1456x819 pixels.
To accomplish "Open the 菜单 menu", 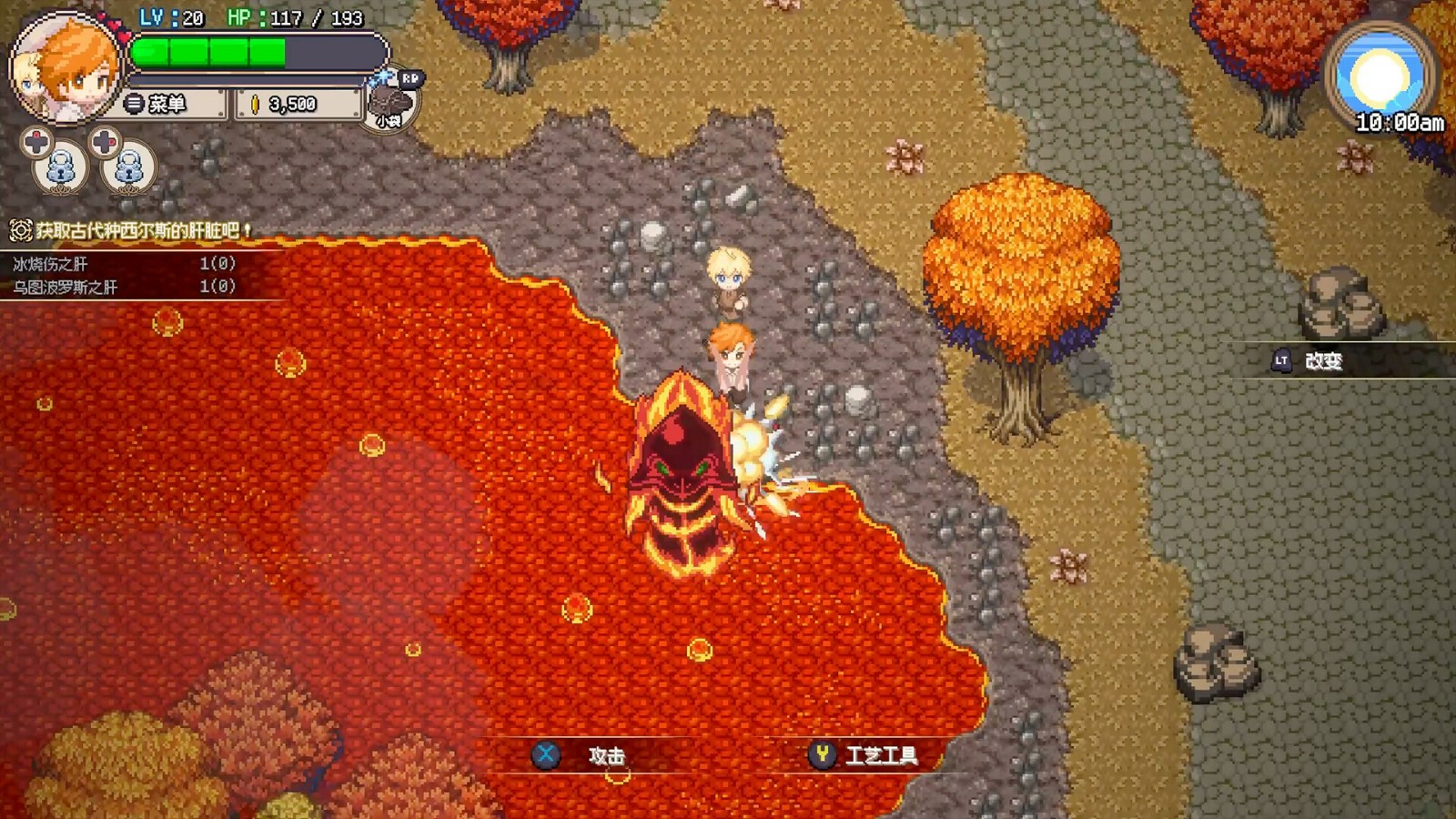I will click(173, 104).
